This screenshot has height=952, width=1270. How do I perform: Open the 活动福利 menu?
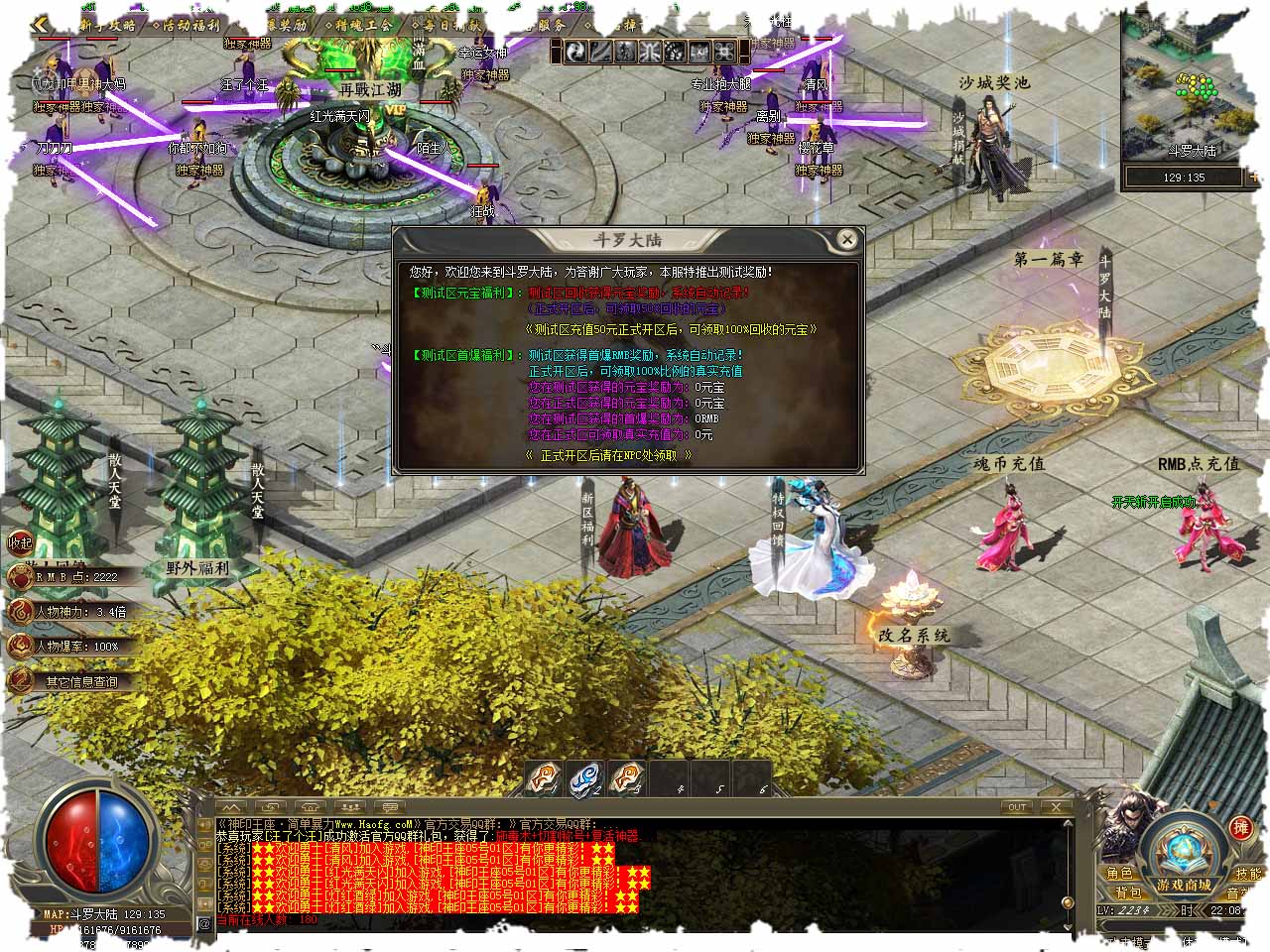click(192, 25)
